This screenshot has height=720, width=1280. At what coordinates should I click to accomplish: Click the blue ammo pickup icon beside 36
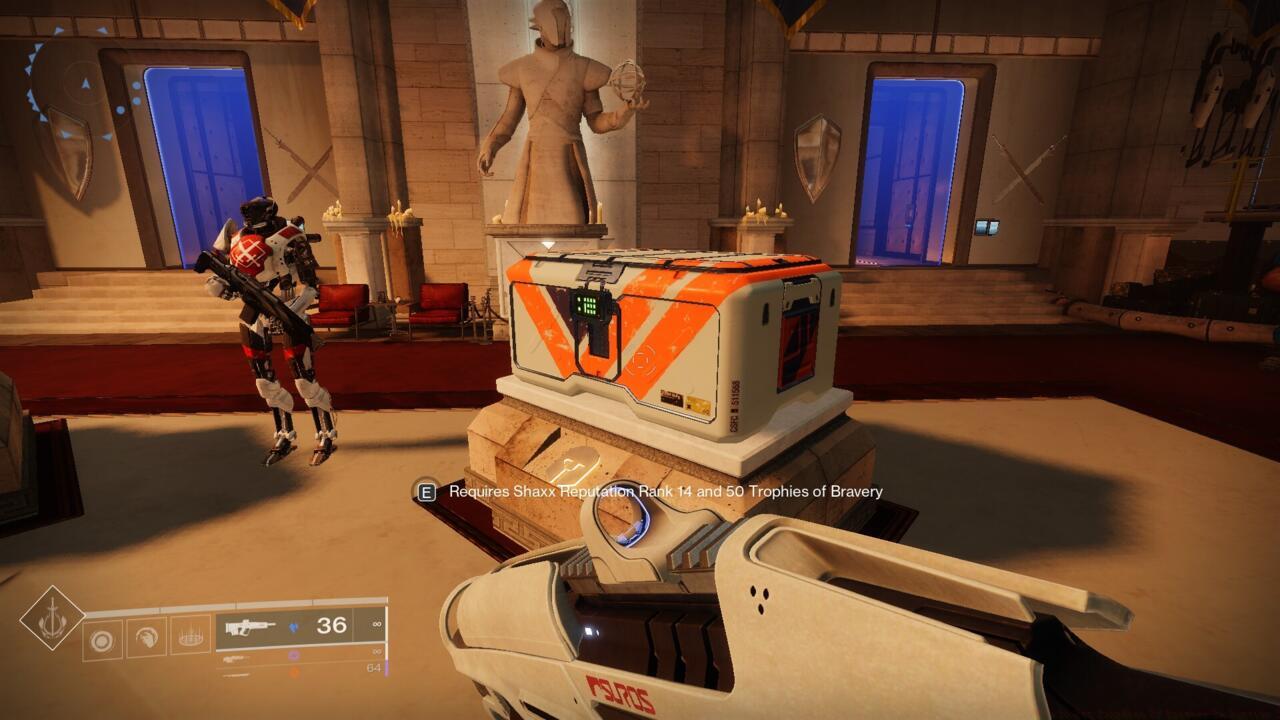pyautogui.click(x=292, y=625)
